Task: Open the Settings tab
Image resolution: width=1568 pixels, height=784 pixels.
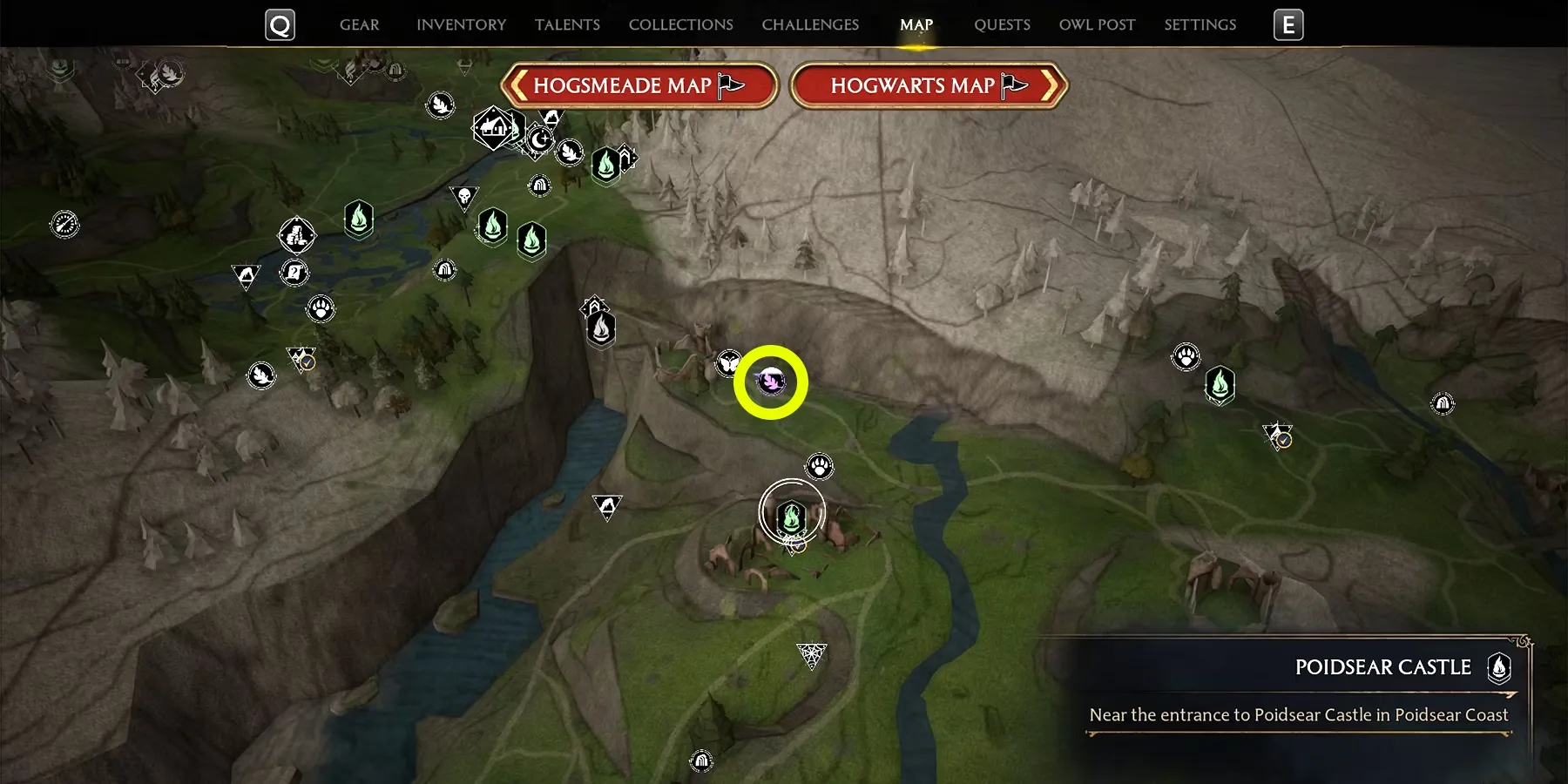Action: [1200, 24]
